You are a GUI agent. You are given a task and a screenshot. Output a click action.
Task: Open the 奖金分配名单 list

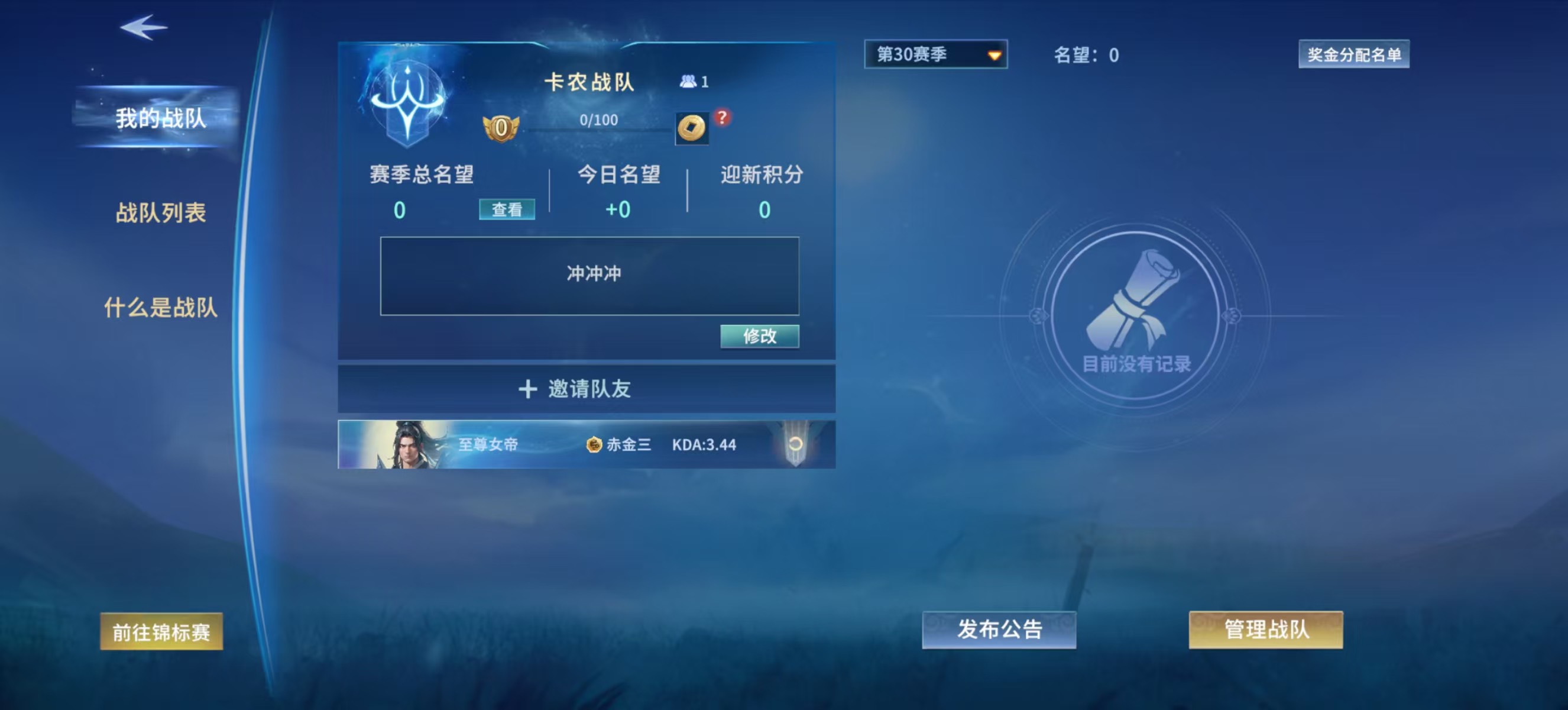(1354, 54)
